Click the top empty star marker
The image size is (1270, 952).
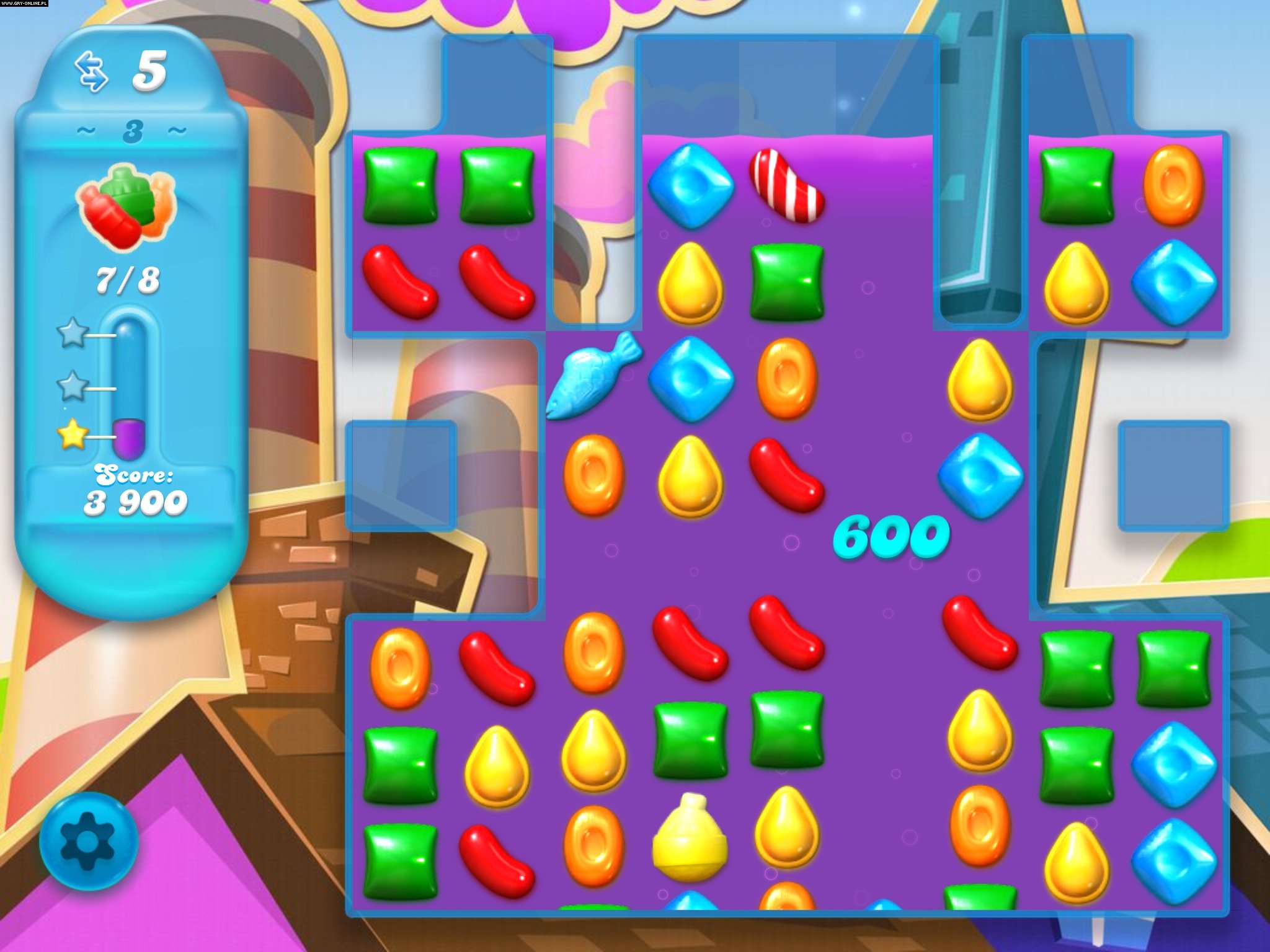71,335
